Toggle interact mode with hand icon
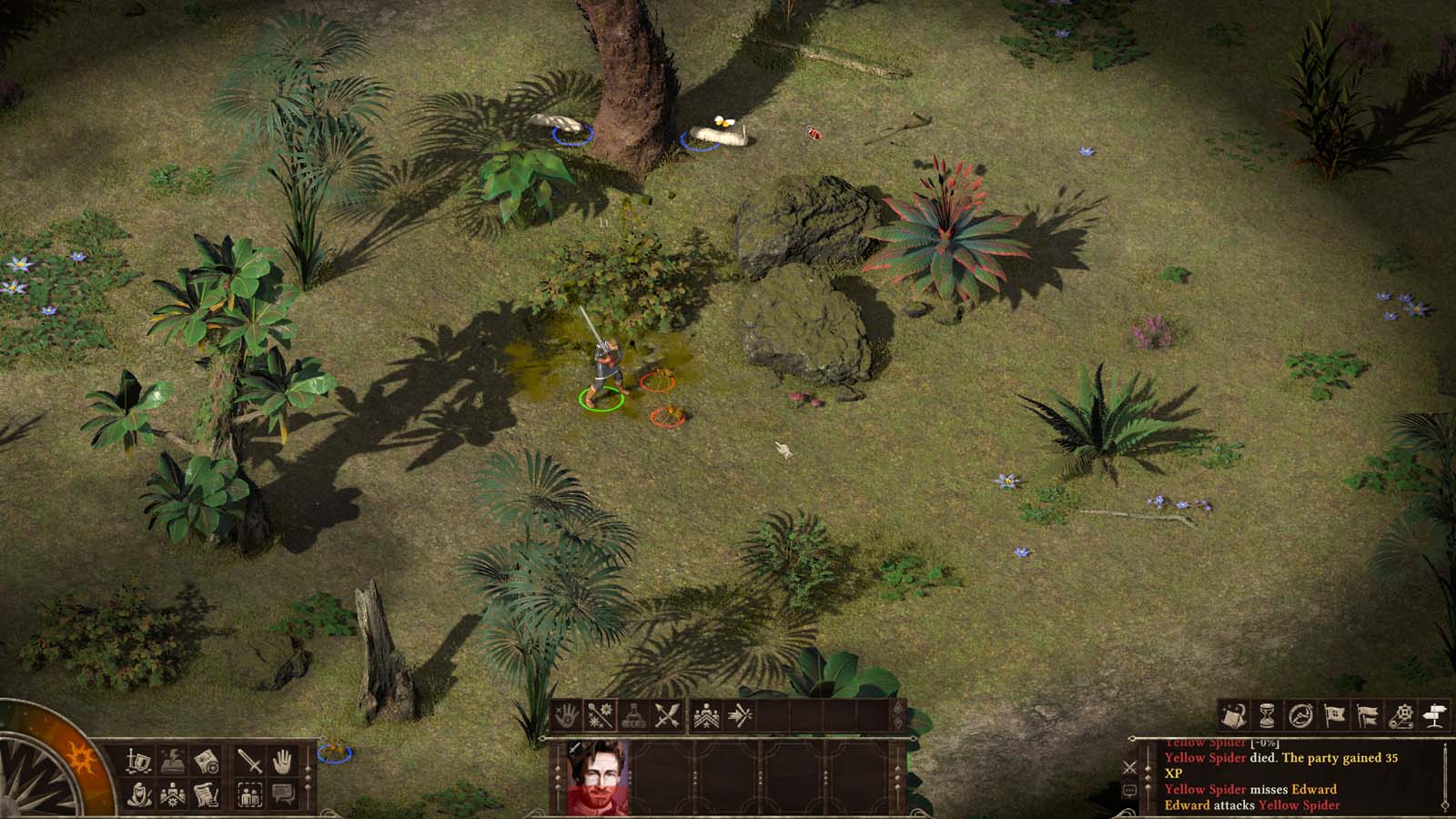Screen dimensions: 1456x819 point(281,760)
